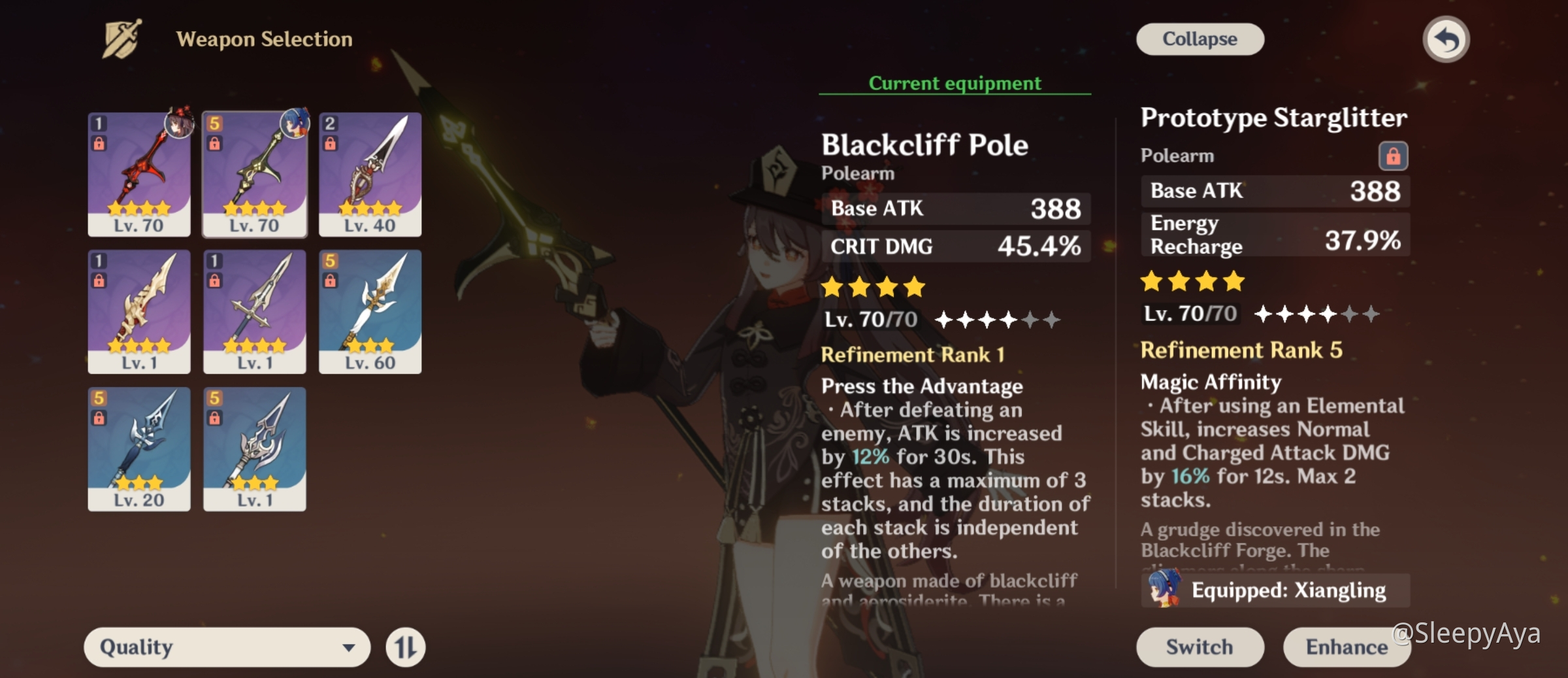Viewport: 1568px width, 678px height.
Task: Pick the Lv. 60 three-star polearm
Action: [x=370, y=311]
